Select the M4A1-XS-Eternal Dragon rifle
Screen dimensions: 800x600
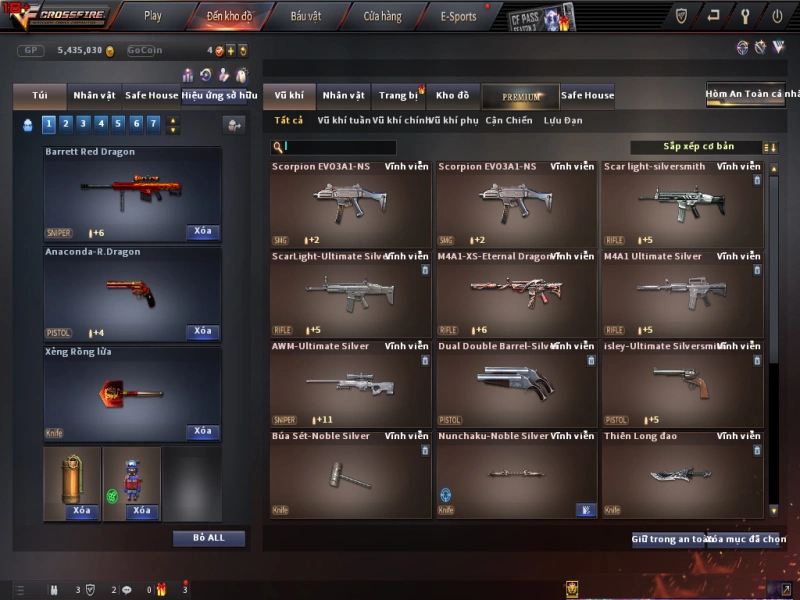tap(516, 292)
